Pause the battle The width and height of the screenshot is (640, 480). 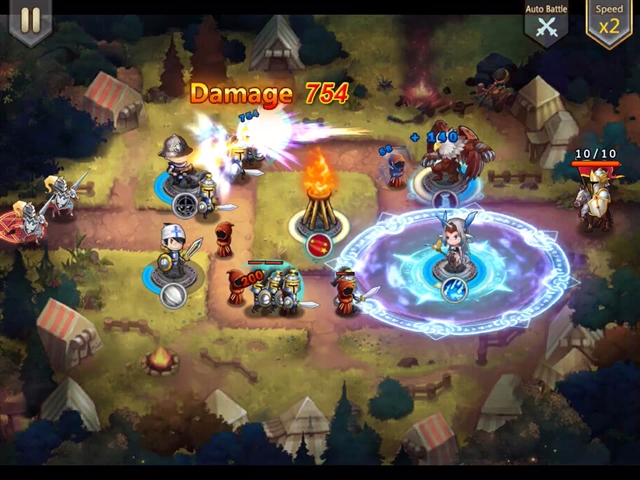click(x=30, y=21)
